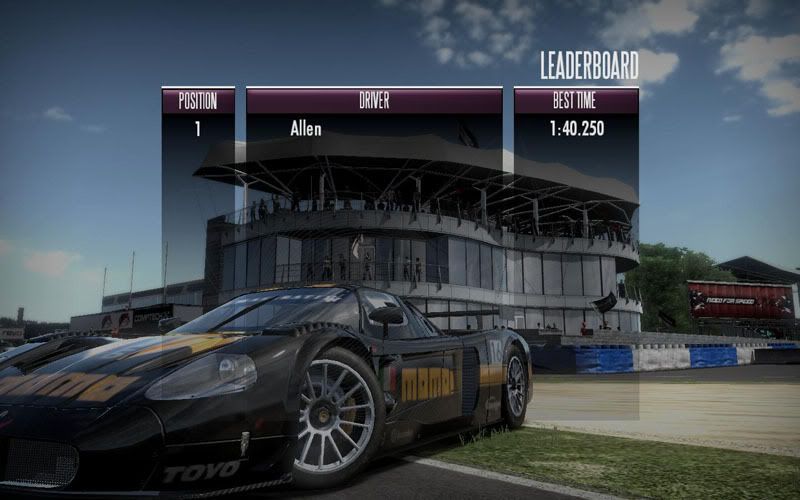Image resolution: width=800 pixels, height=500 pixels.
Task: Select the Best Time column header
Action: tap(576, 100)
